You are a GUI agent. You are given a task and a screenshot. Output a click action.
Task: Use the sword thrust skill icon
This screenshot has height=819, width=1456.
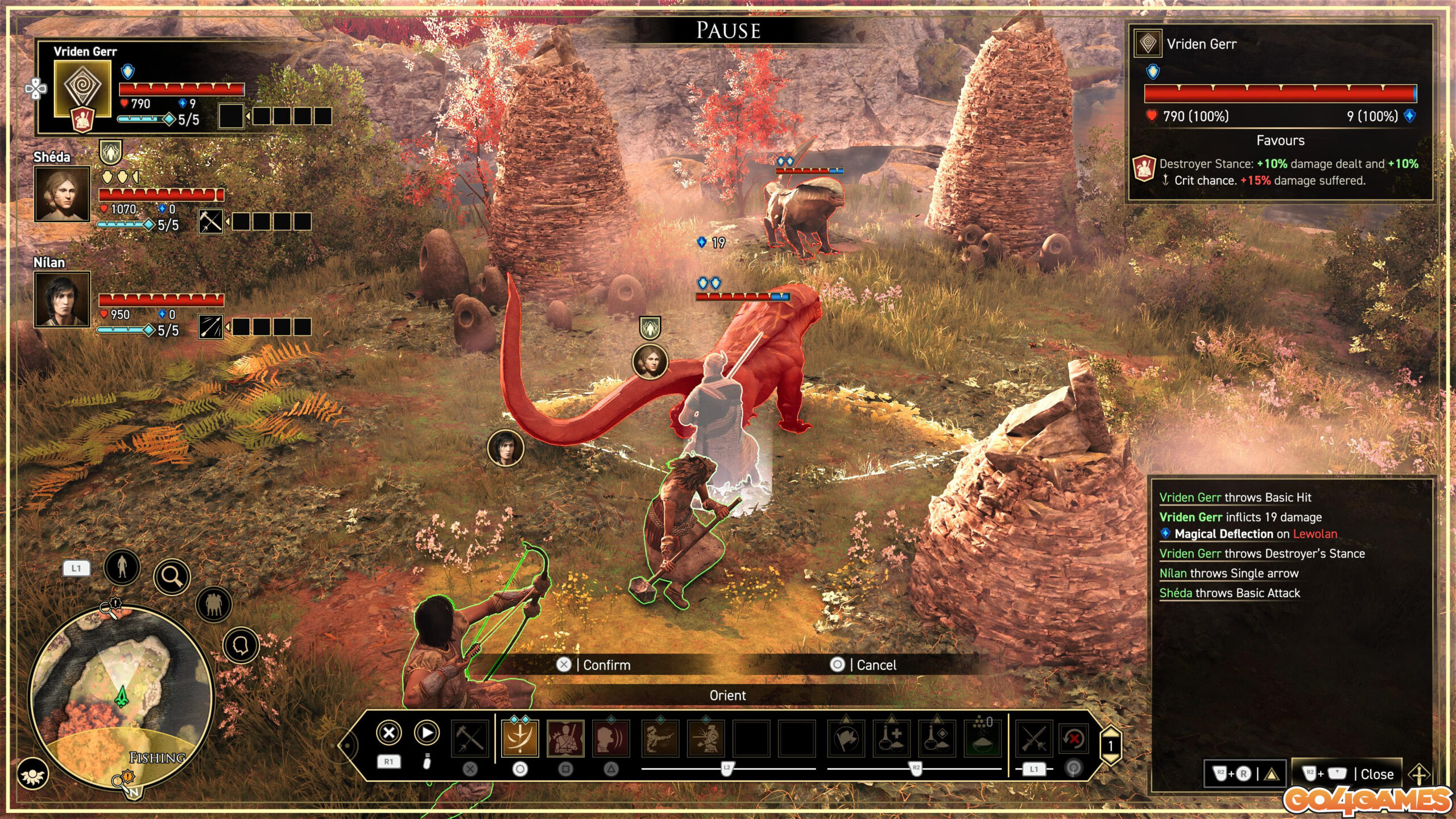(x=660, y=738)
